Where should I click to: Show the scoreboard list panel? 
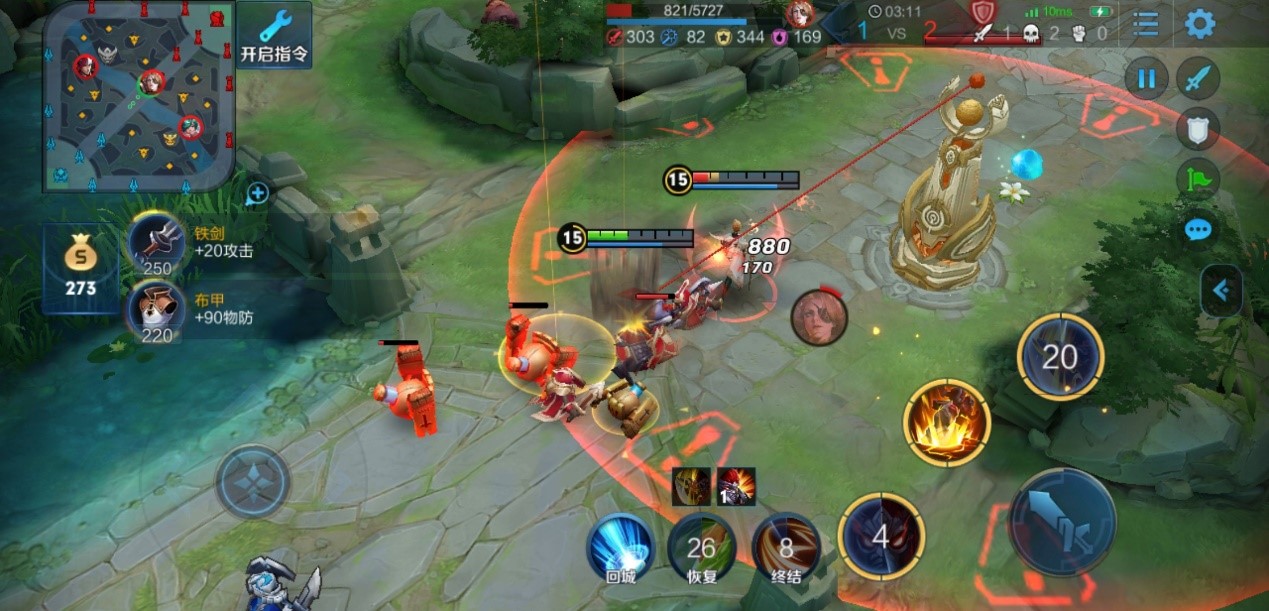coord(1145,24)
